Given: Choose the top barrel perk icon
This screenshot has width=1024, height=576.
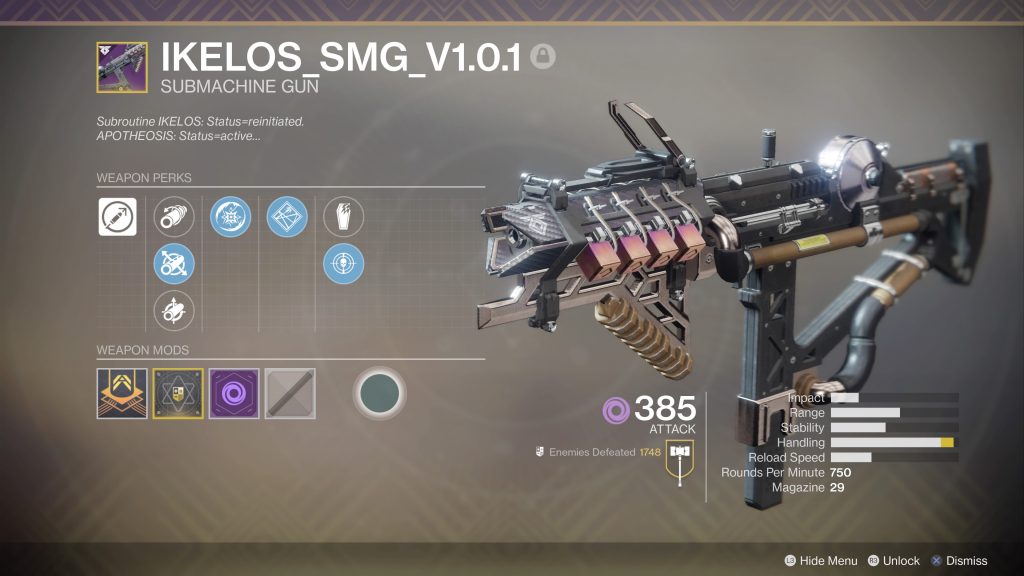Looking at the screenshot, I should [173, 217].
